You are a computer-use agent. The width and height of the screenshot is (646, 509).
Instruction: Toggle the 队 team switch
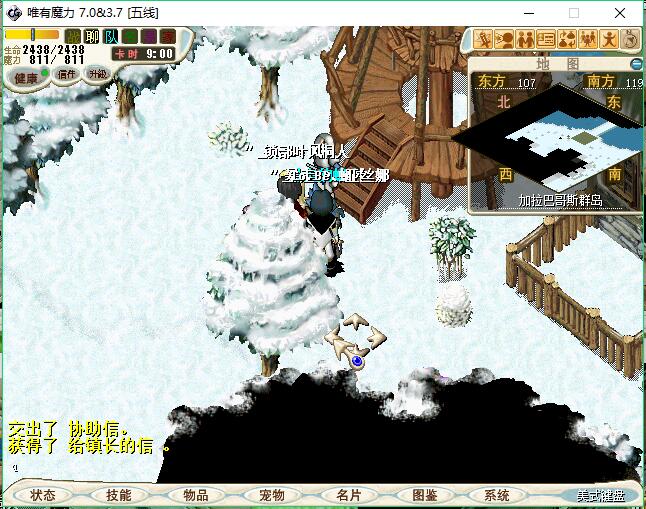point(111,37)
